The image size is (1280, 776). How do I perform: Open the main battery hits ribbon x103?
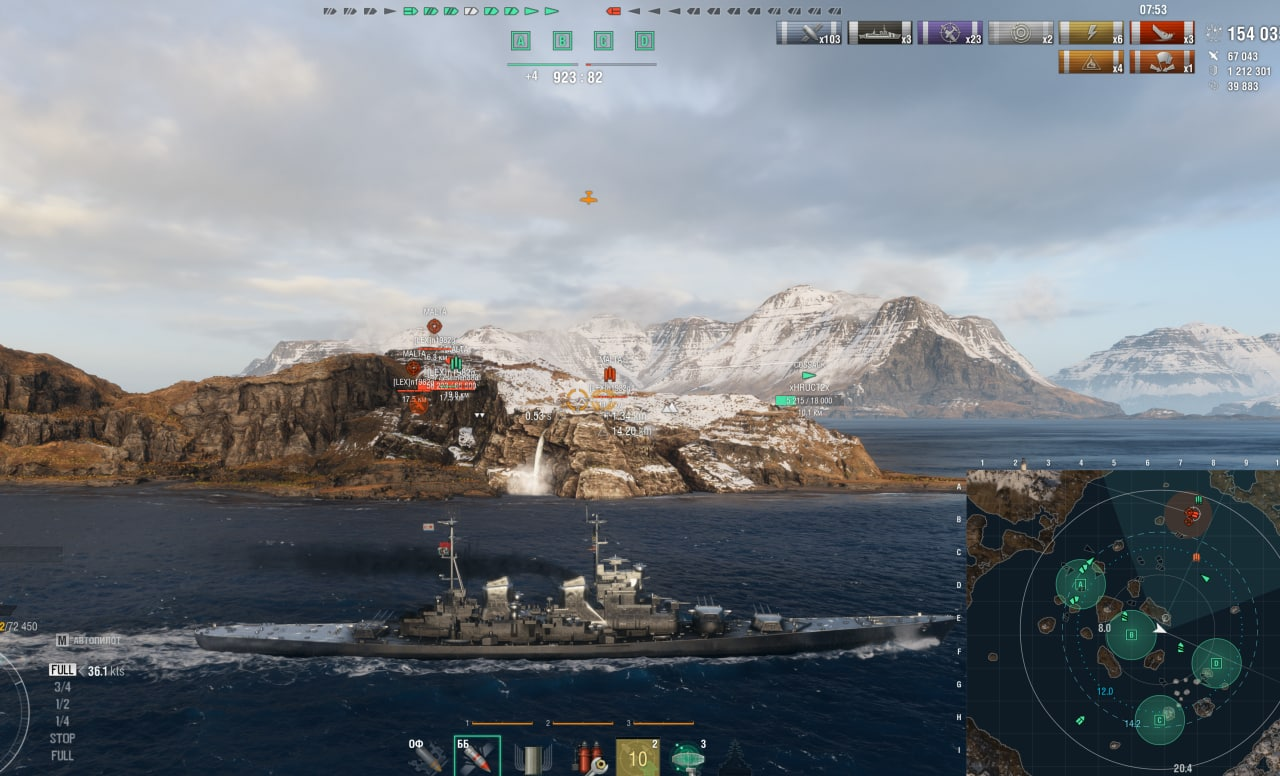(808, 33)
